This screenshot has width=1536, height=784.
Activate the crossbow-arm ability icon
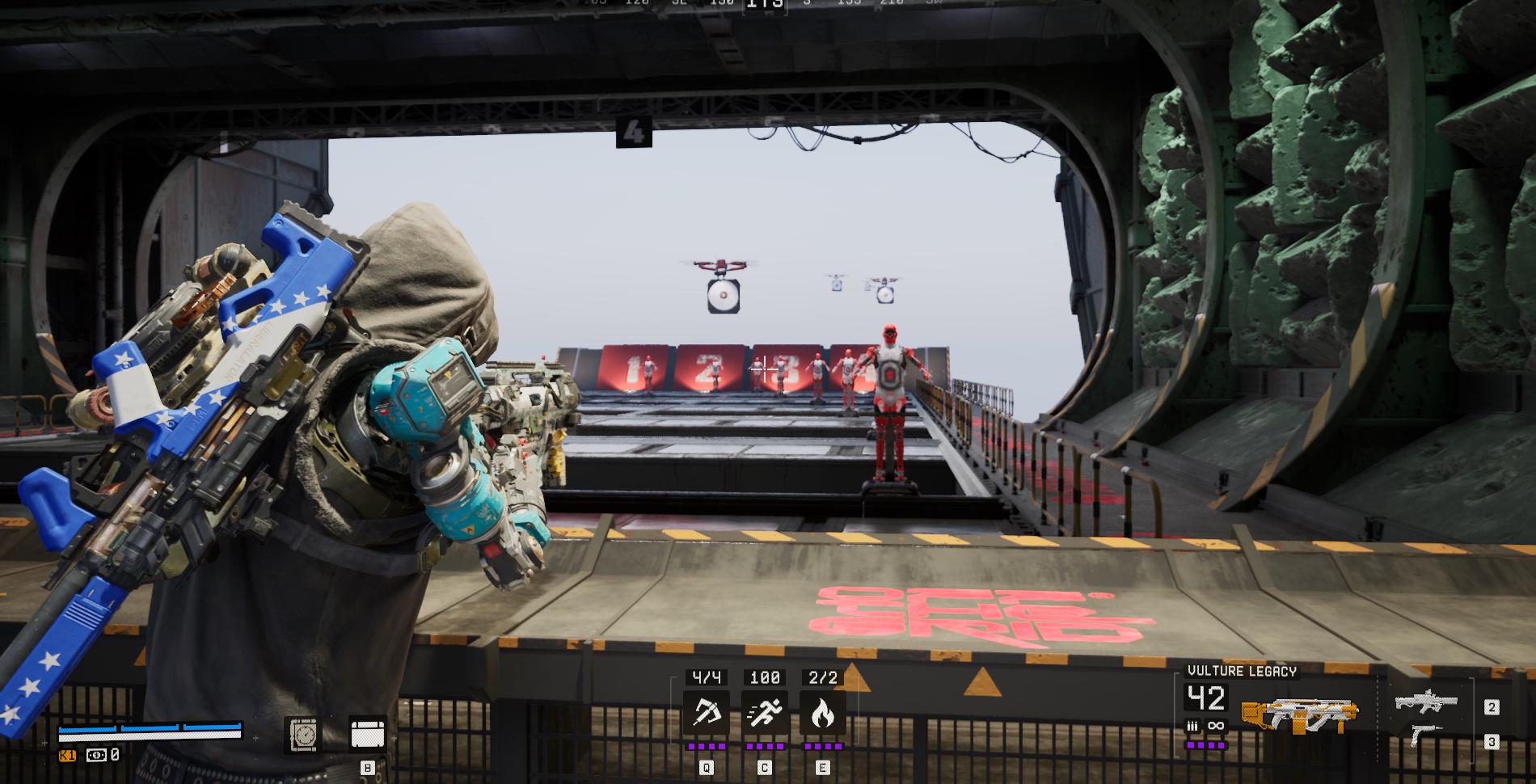(x=706, y=713)
